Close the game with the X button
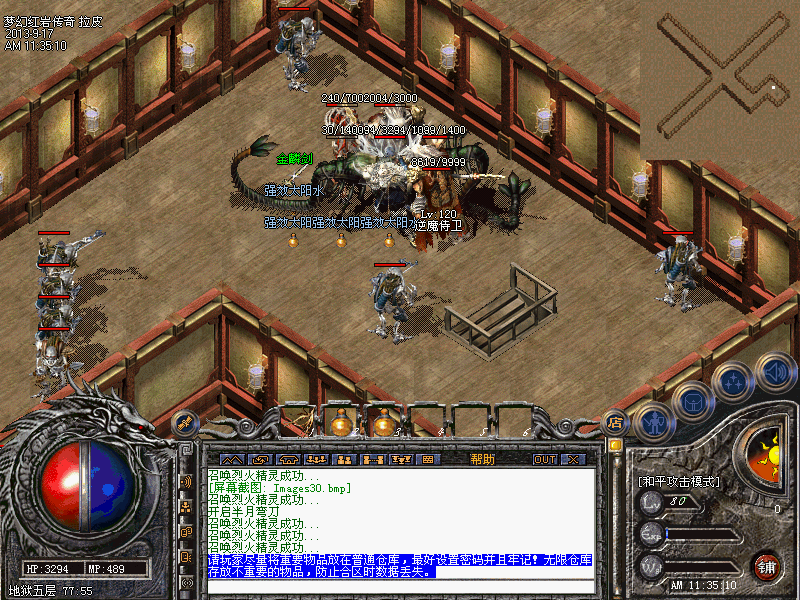The image size is (800, 600). point(572,459)
